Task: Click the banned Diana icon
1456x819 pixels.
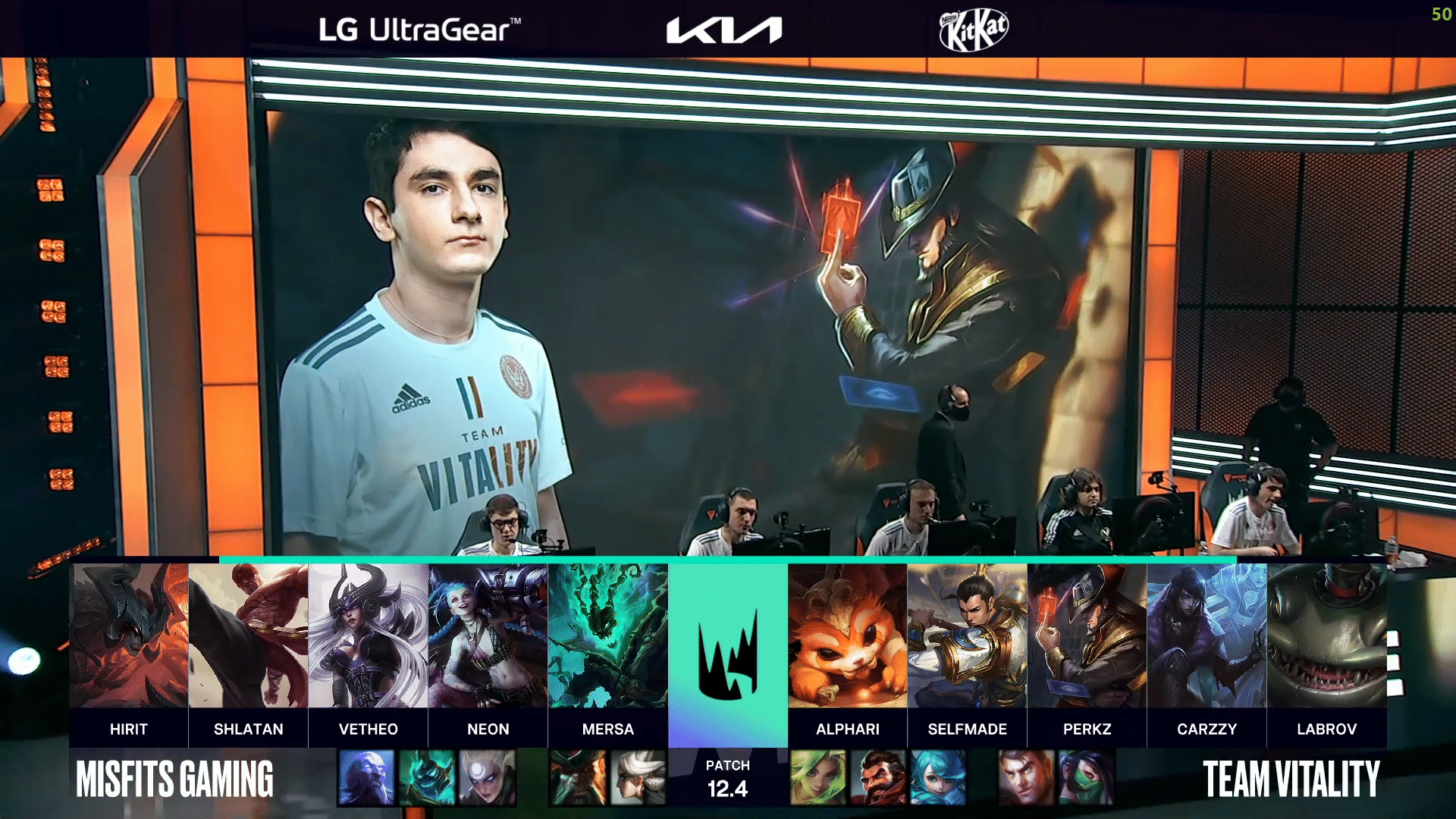Action: pyautogui.click(x=488, y=777)
